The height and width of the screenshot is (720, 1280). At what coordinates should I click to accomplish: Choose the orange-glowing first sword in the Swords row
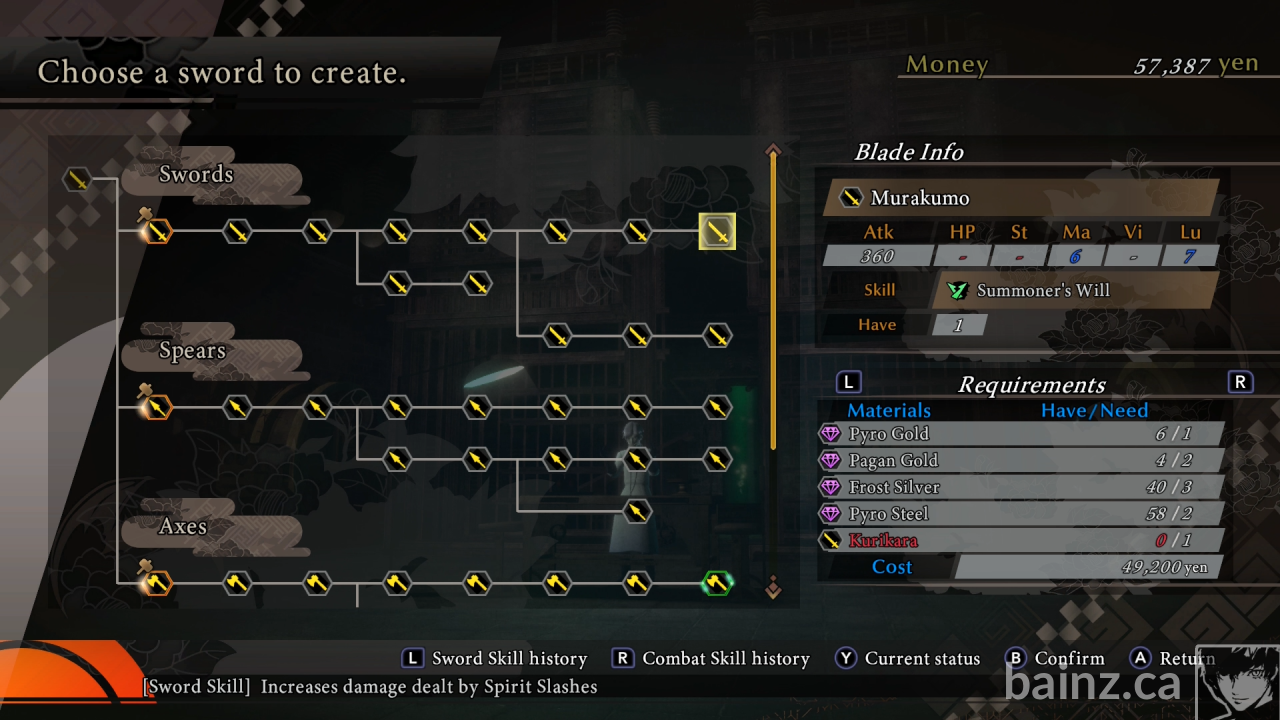pos(157,232)
